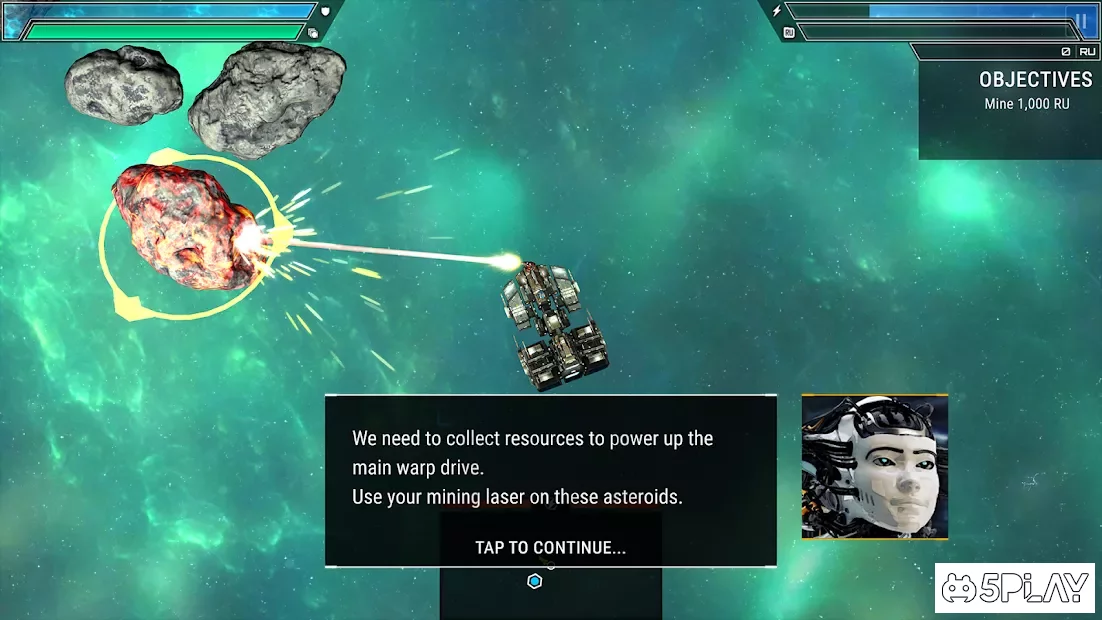This screenshot has width=1102, height=620.
Task: Select the targeted red glowing asteroid
Action: coord(178,229)
